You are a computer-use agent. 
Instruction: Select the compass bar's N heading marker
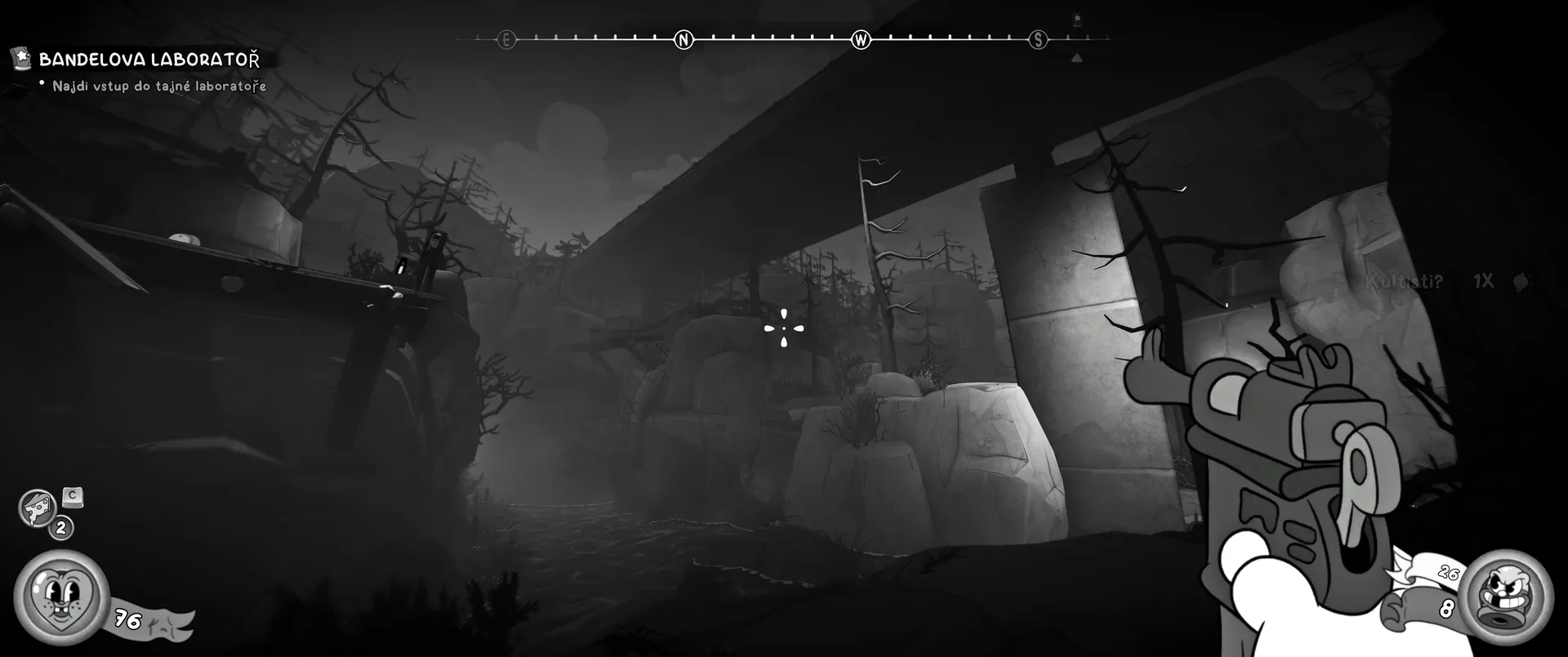click(684, 39)
